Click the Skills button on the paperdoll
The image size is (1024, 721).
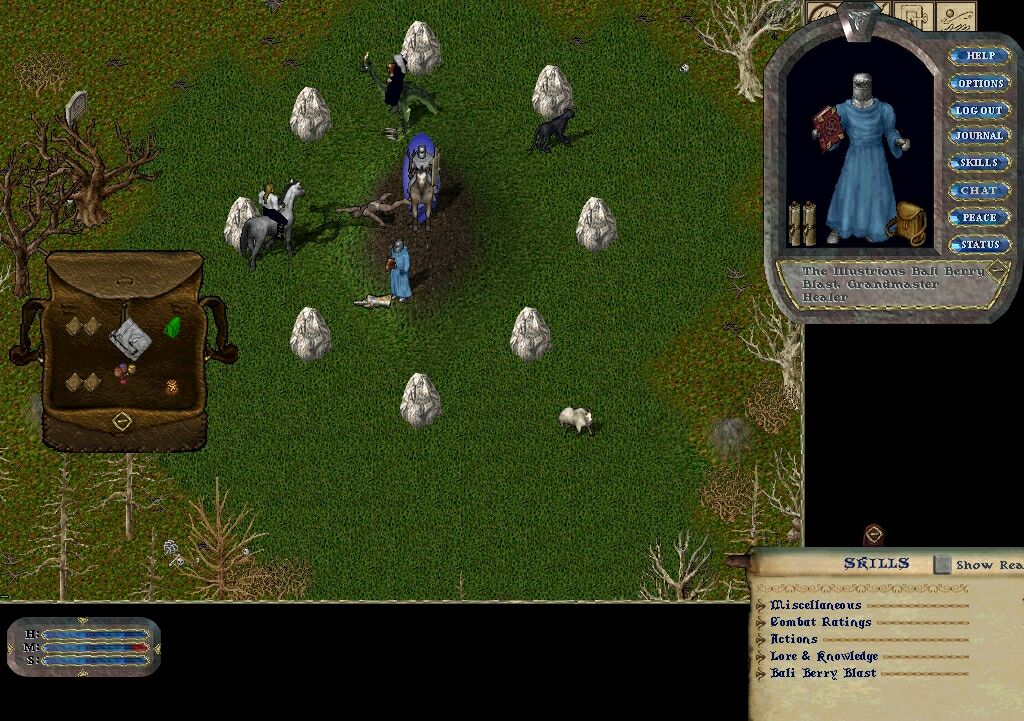(x=979, y=163)
